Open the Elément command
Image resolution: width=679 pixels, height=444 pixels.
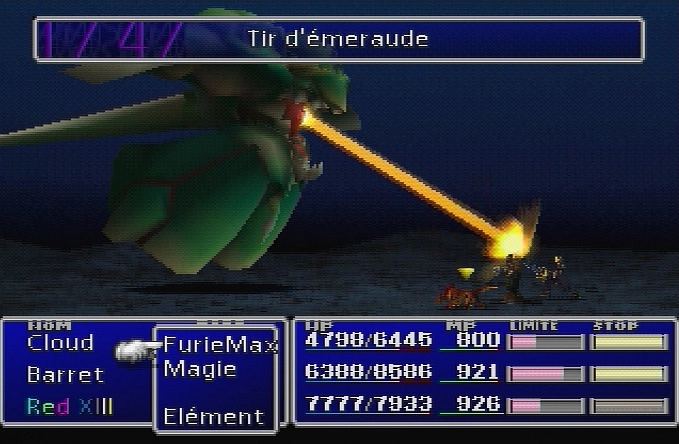pyautogui.click(x=213, y=416)
